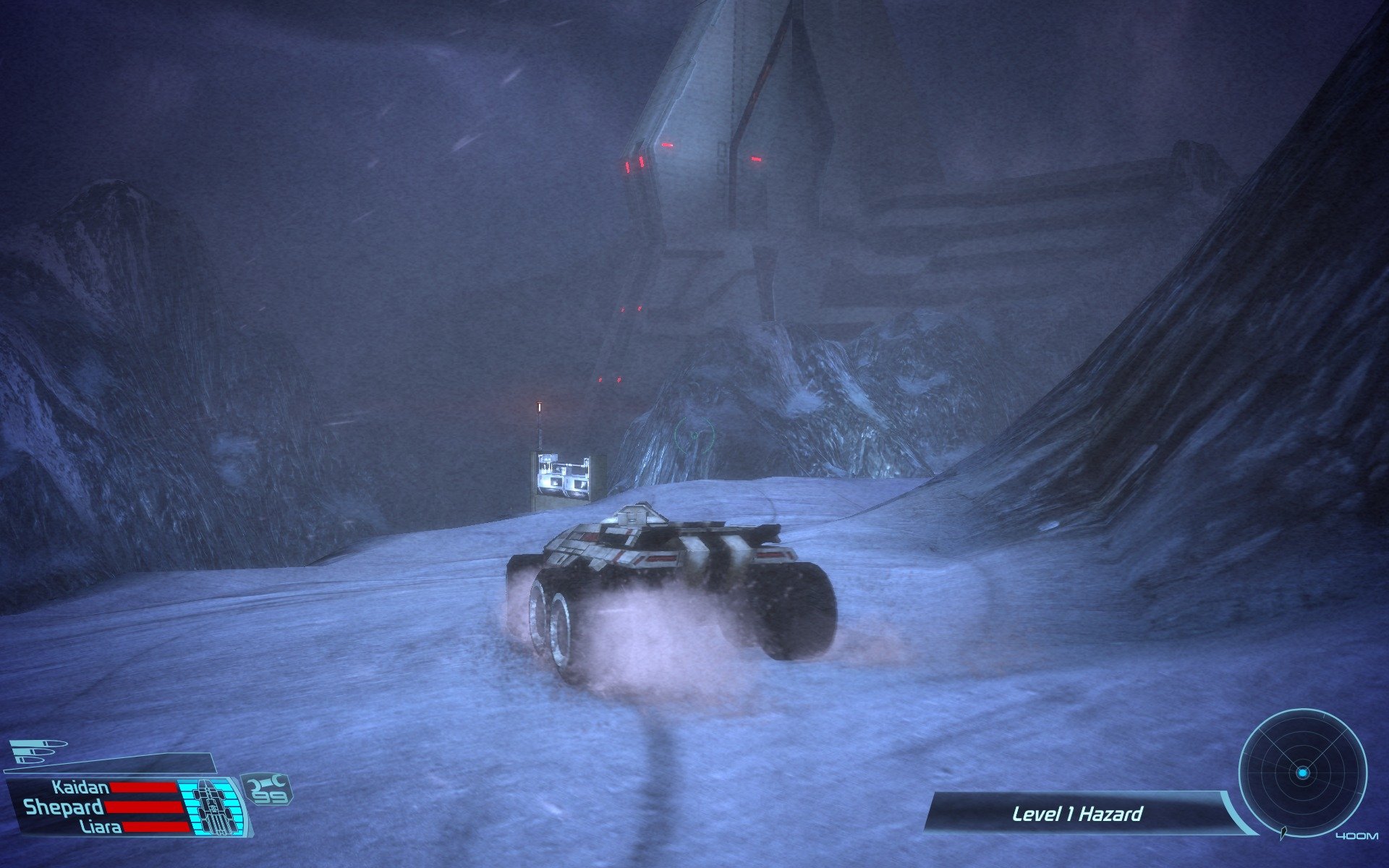Click the repair wrench icon

click(266, 781)
